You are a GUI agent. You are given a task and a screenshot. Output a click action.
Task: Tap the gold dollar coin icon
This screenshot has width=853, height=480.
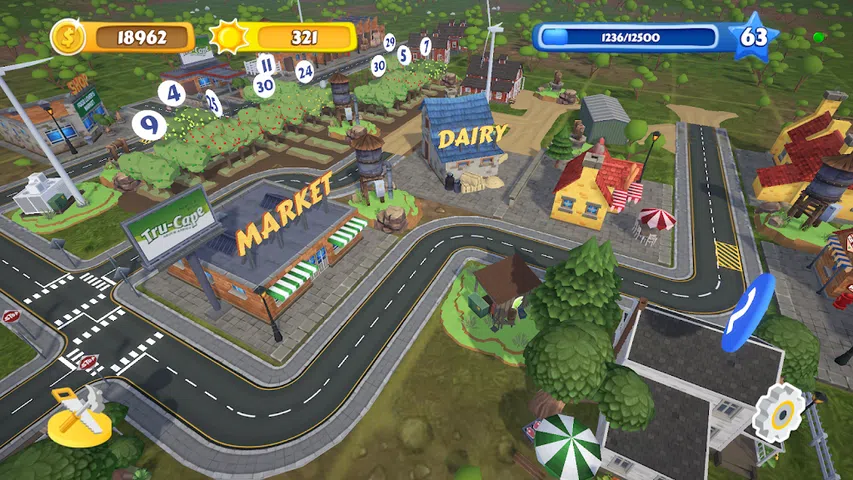click(68, 37)
